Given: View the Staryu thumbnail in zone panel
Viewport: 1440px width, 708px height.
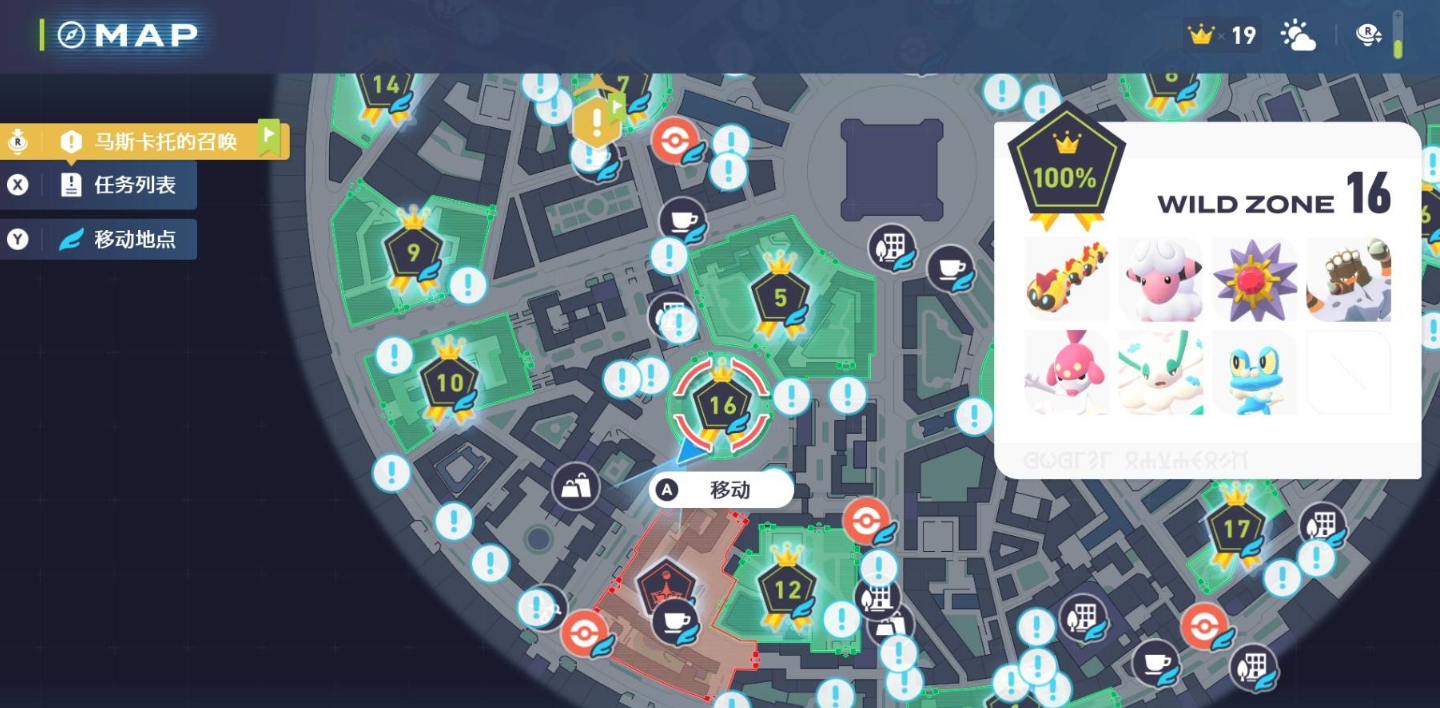Looking at the screenshot, I should tap(1254, 279).
